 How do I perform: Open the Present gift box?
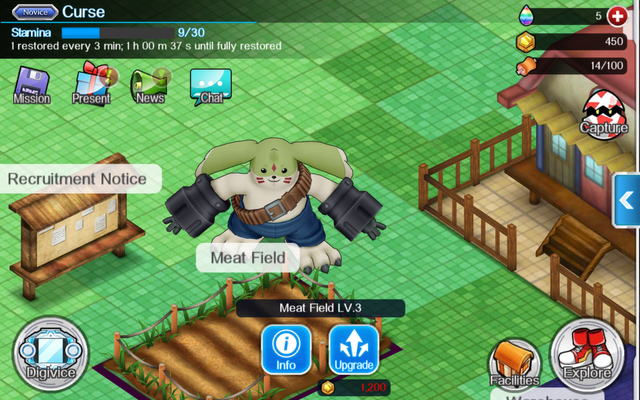coord(91,84)
